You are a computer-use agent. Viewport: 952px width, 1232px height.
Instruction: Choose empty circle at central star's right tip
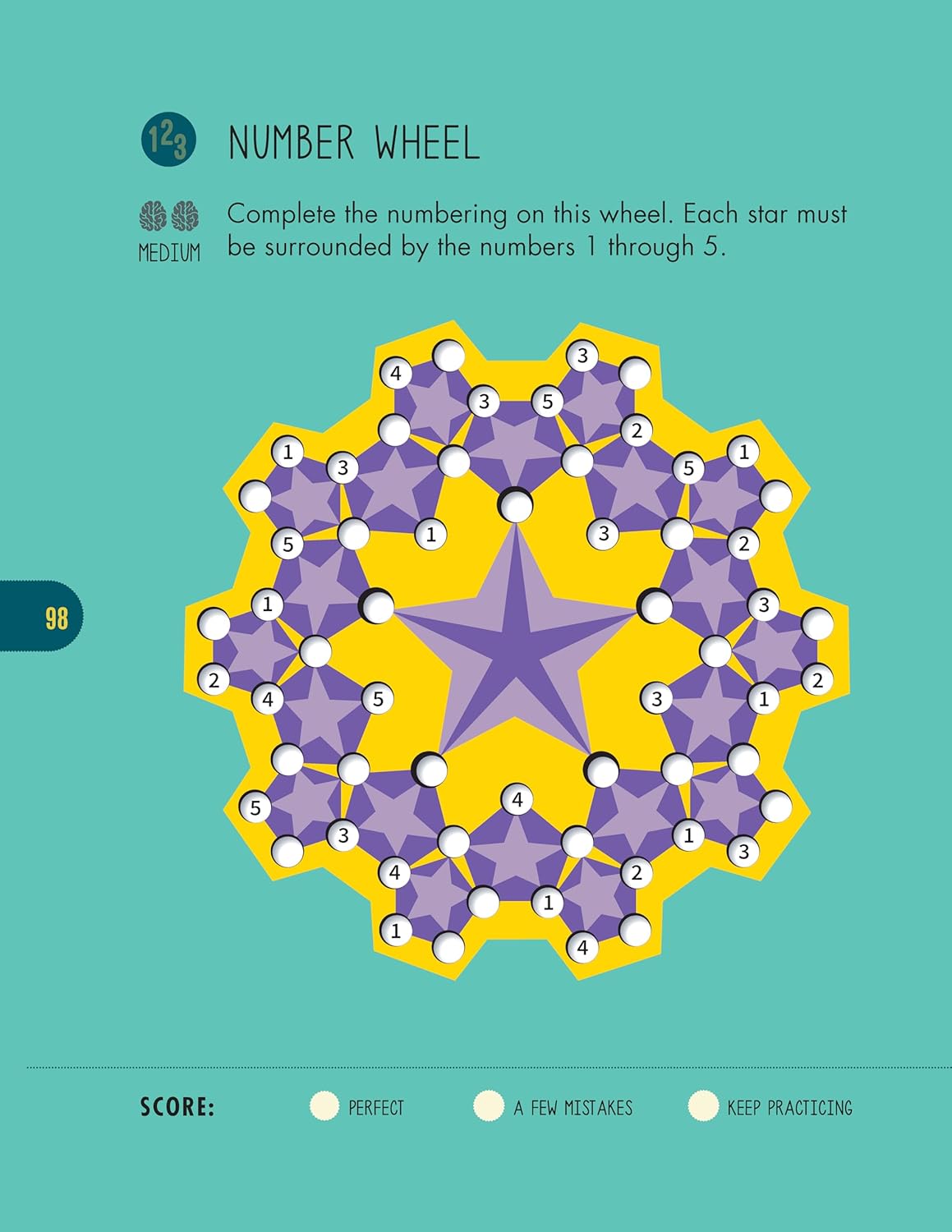tap(655, 606)
